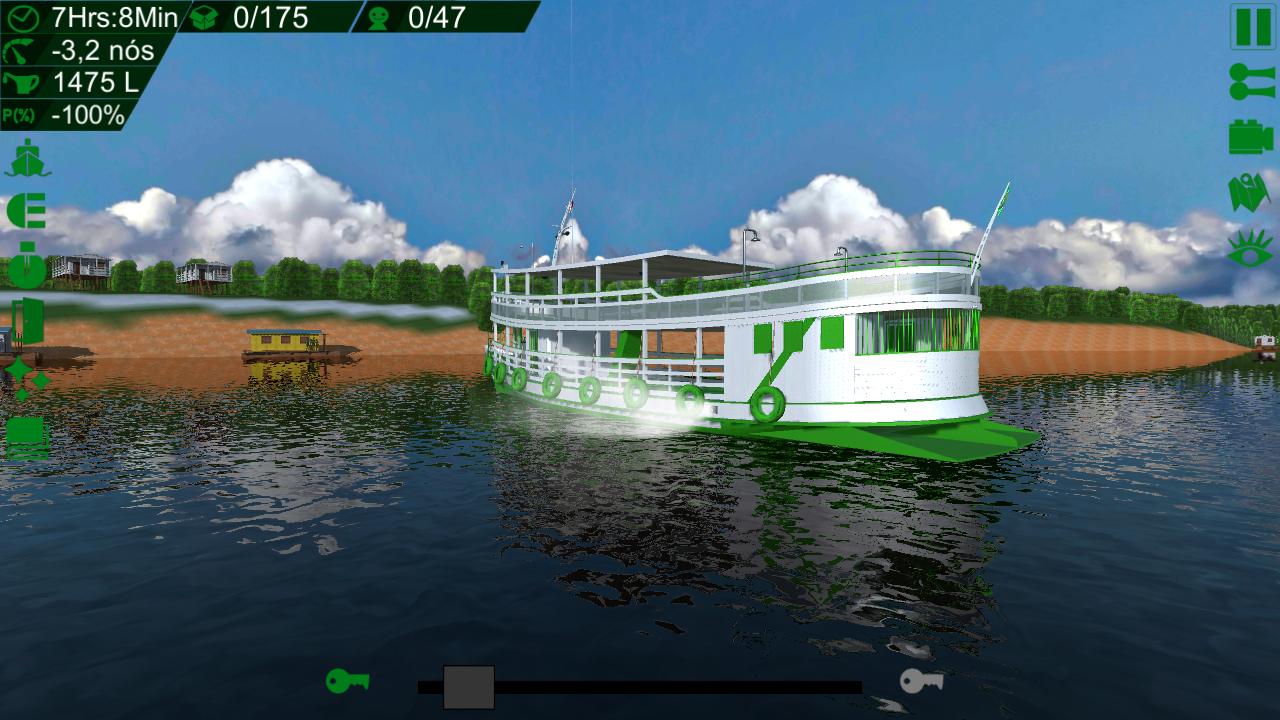Viewport: 1280px width, 720px height.
Task: Switch view with the camera icon
Action: 1251,137
